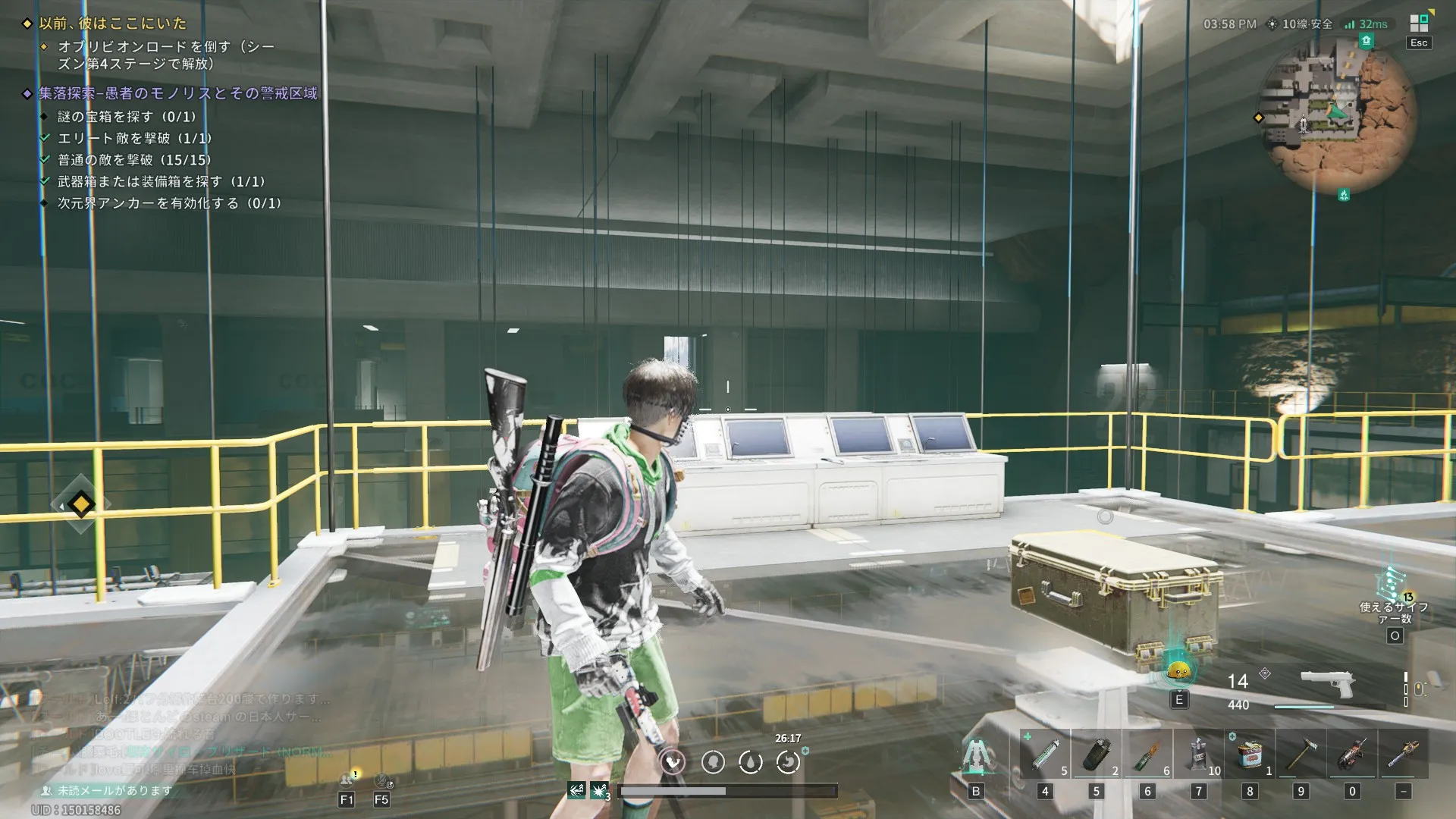
Task: Click the home marker above the minimap
Action: point(1366,41)
